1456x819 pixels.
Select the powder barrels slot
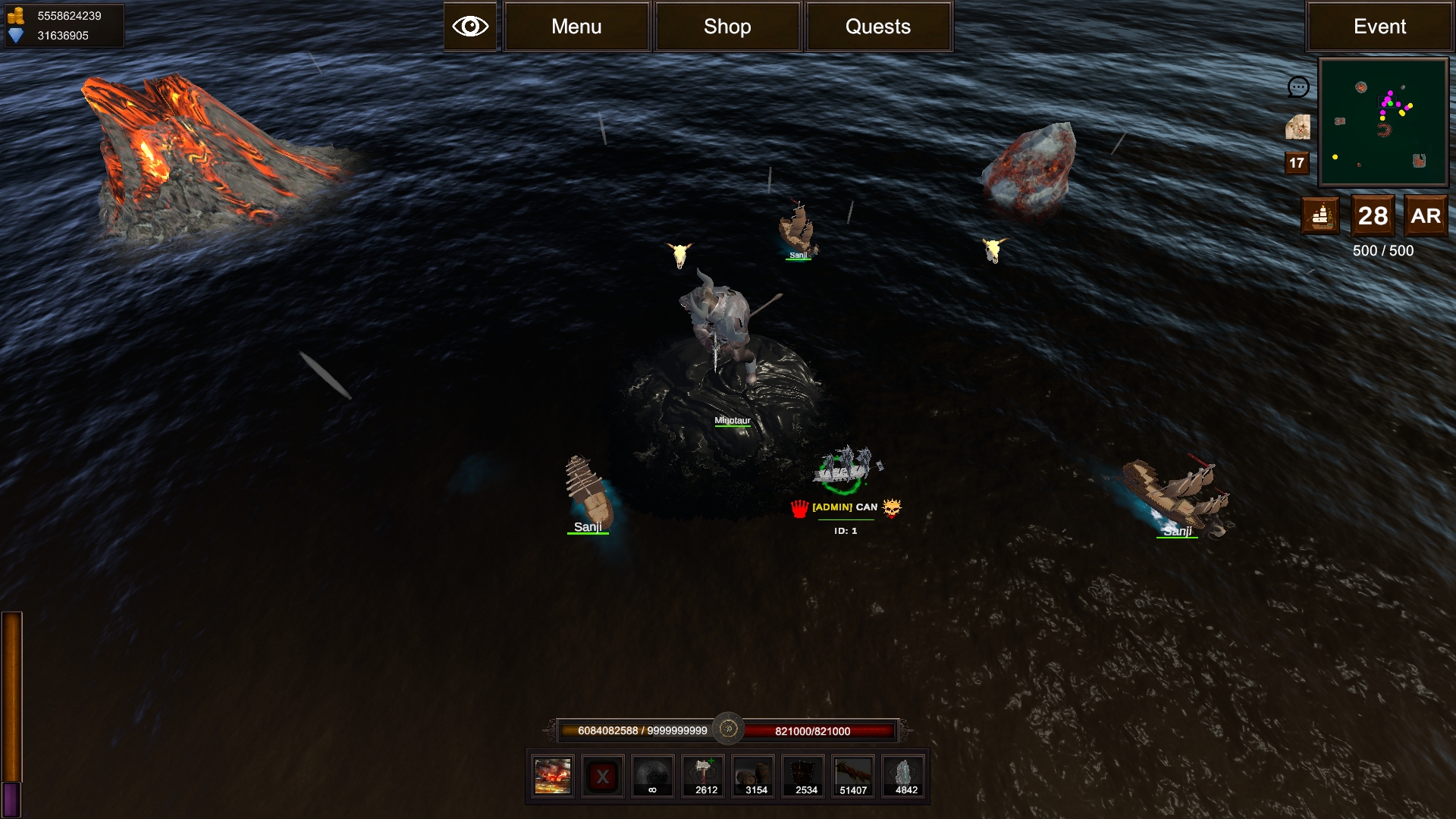754,777
